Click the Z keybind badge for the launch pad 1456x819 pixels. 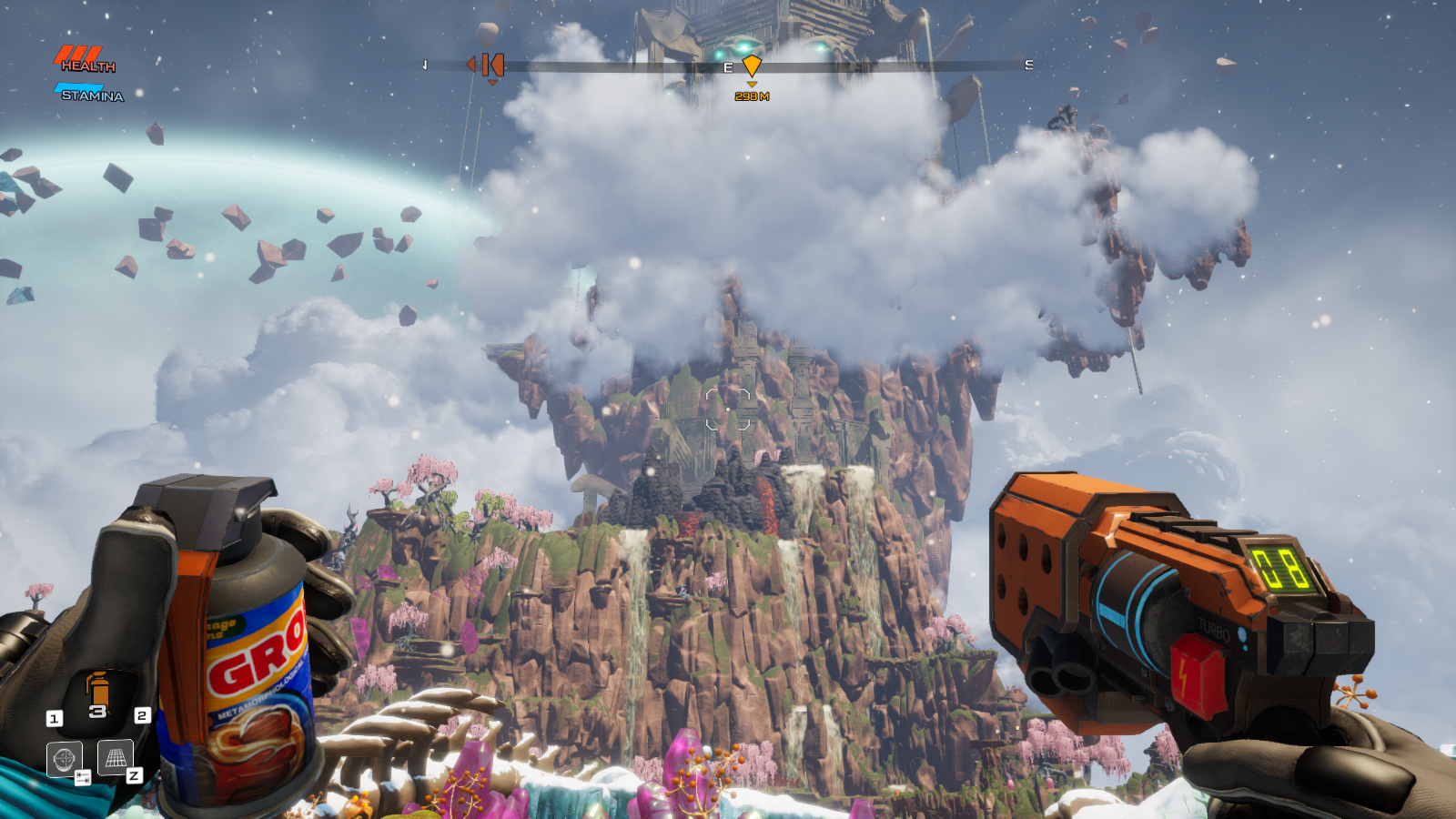[x=136, y=775]
